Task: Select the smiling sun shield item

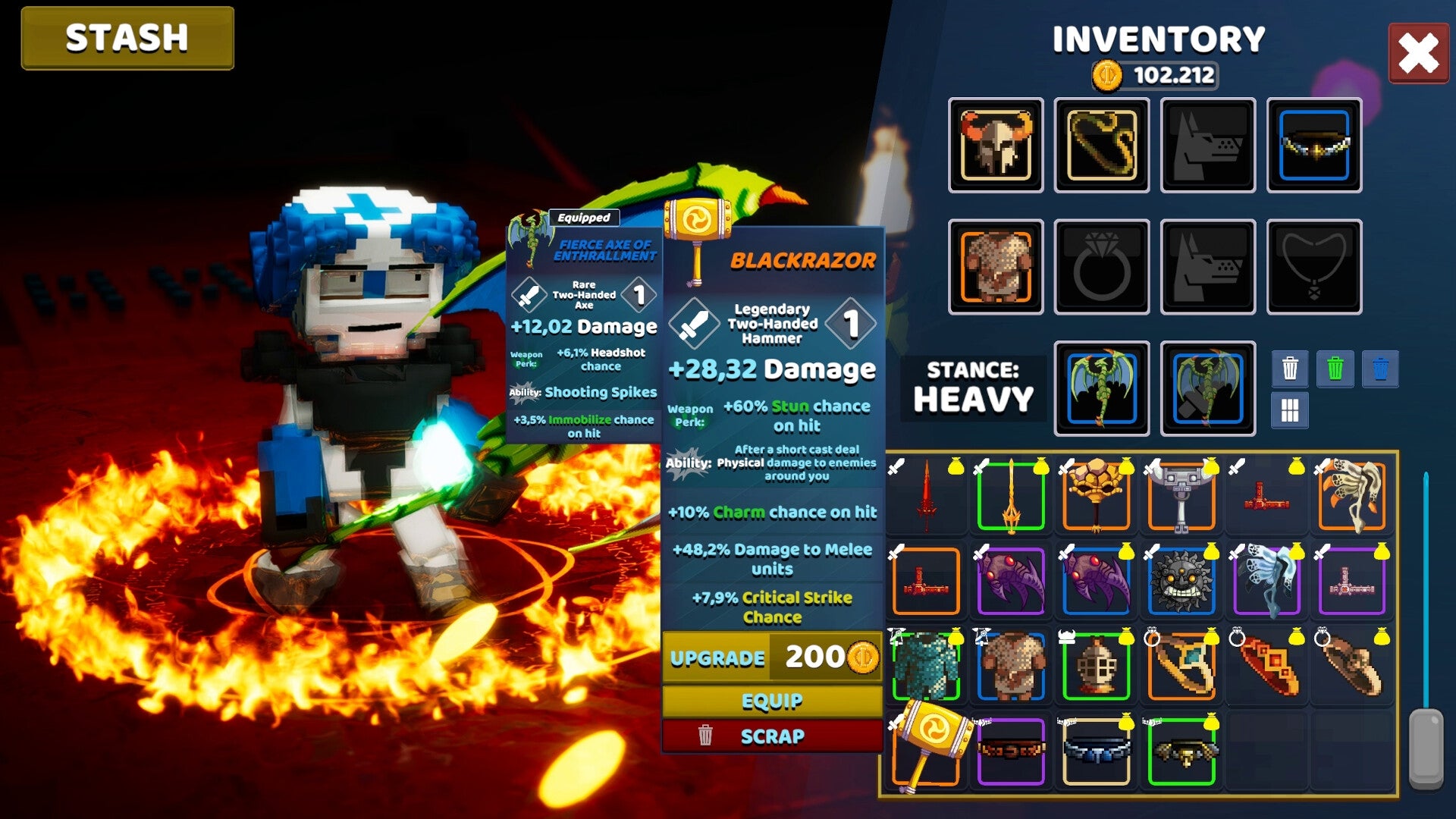Action: pyautogui.click(x=1181, y=580)
